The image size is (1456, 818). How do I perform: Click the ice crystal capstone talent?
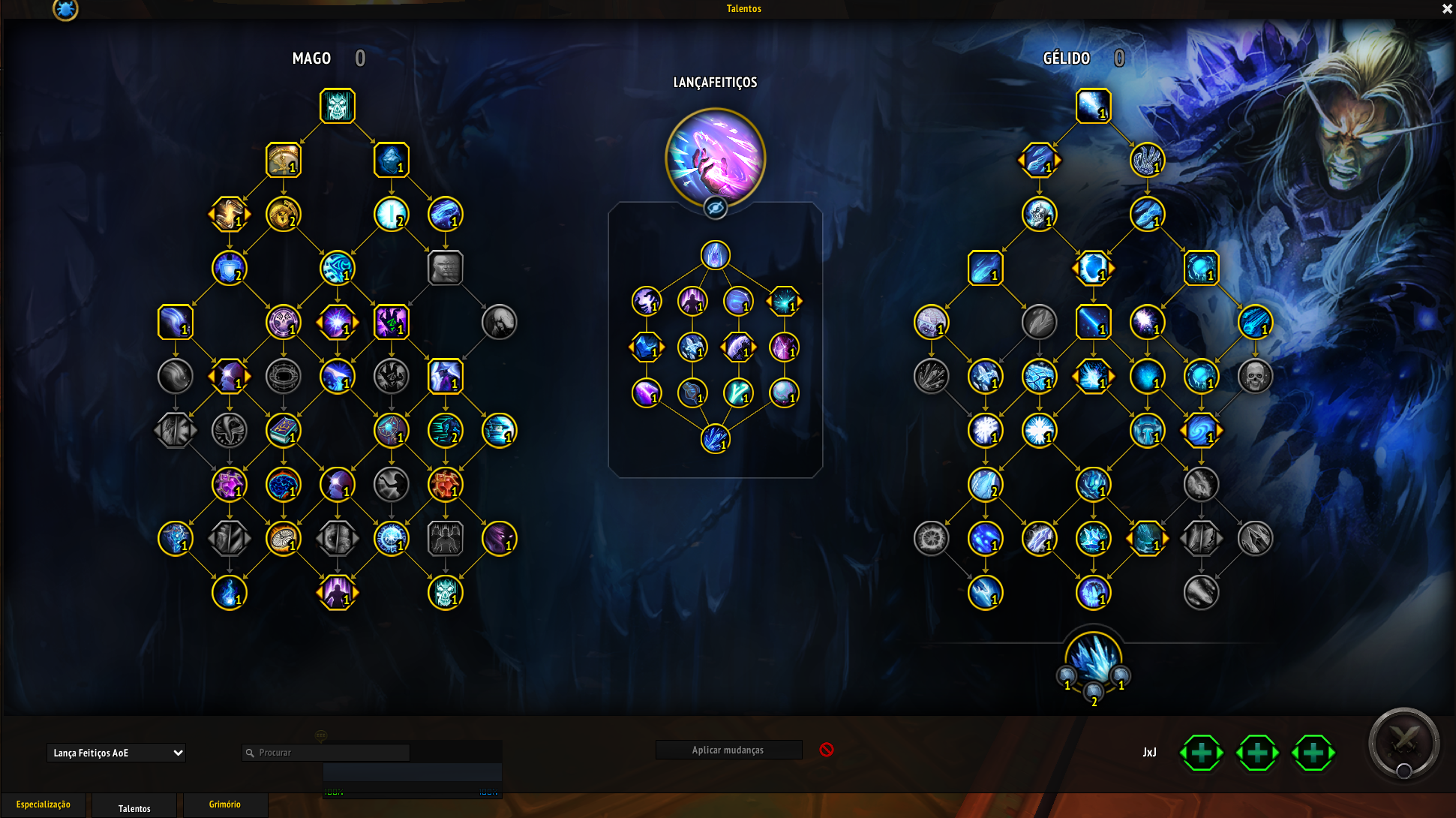(x=1093, y=659)
